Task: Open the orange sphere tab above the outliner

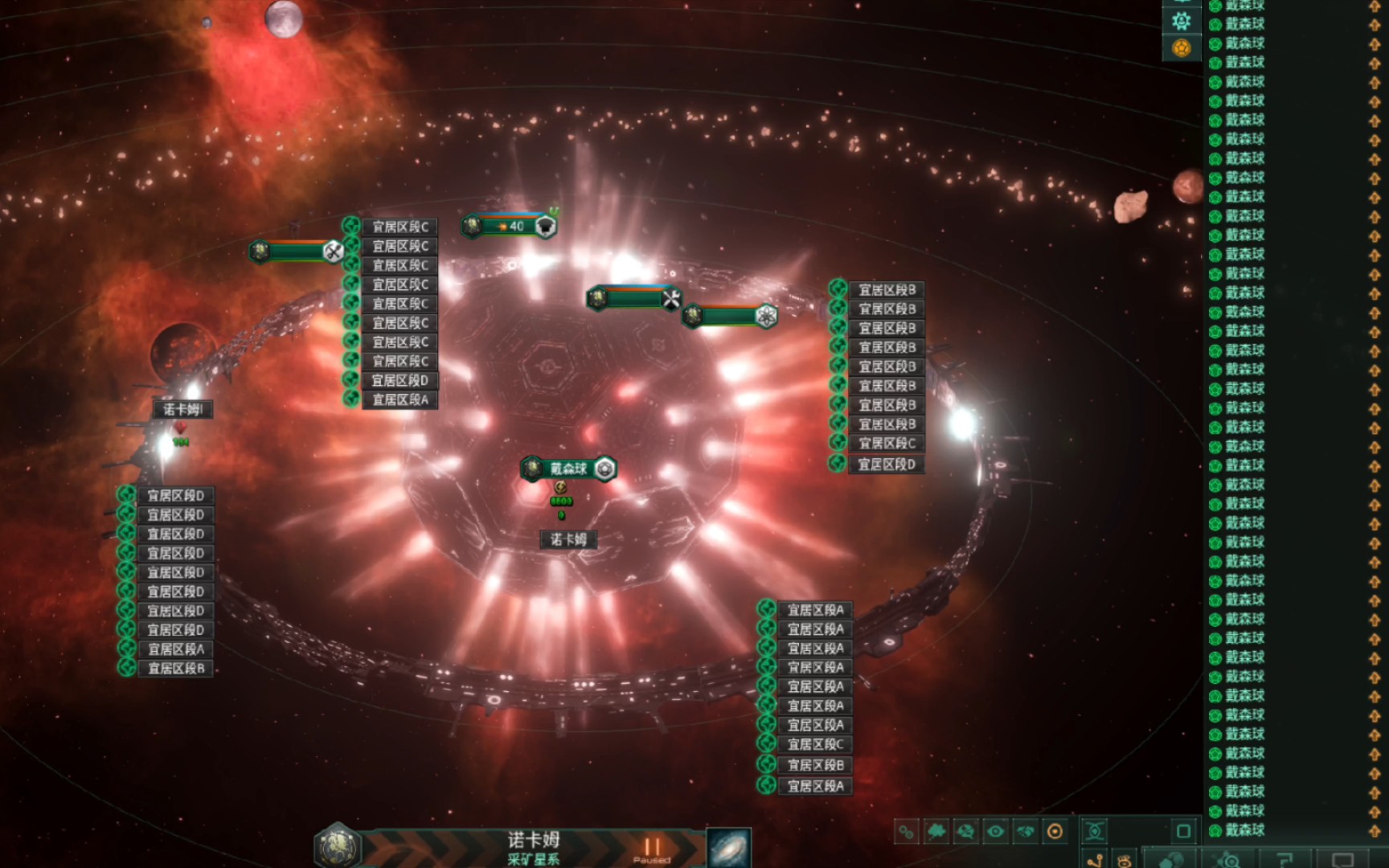Action: 1181,48
